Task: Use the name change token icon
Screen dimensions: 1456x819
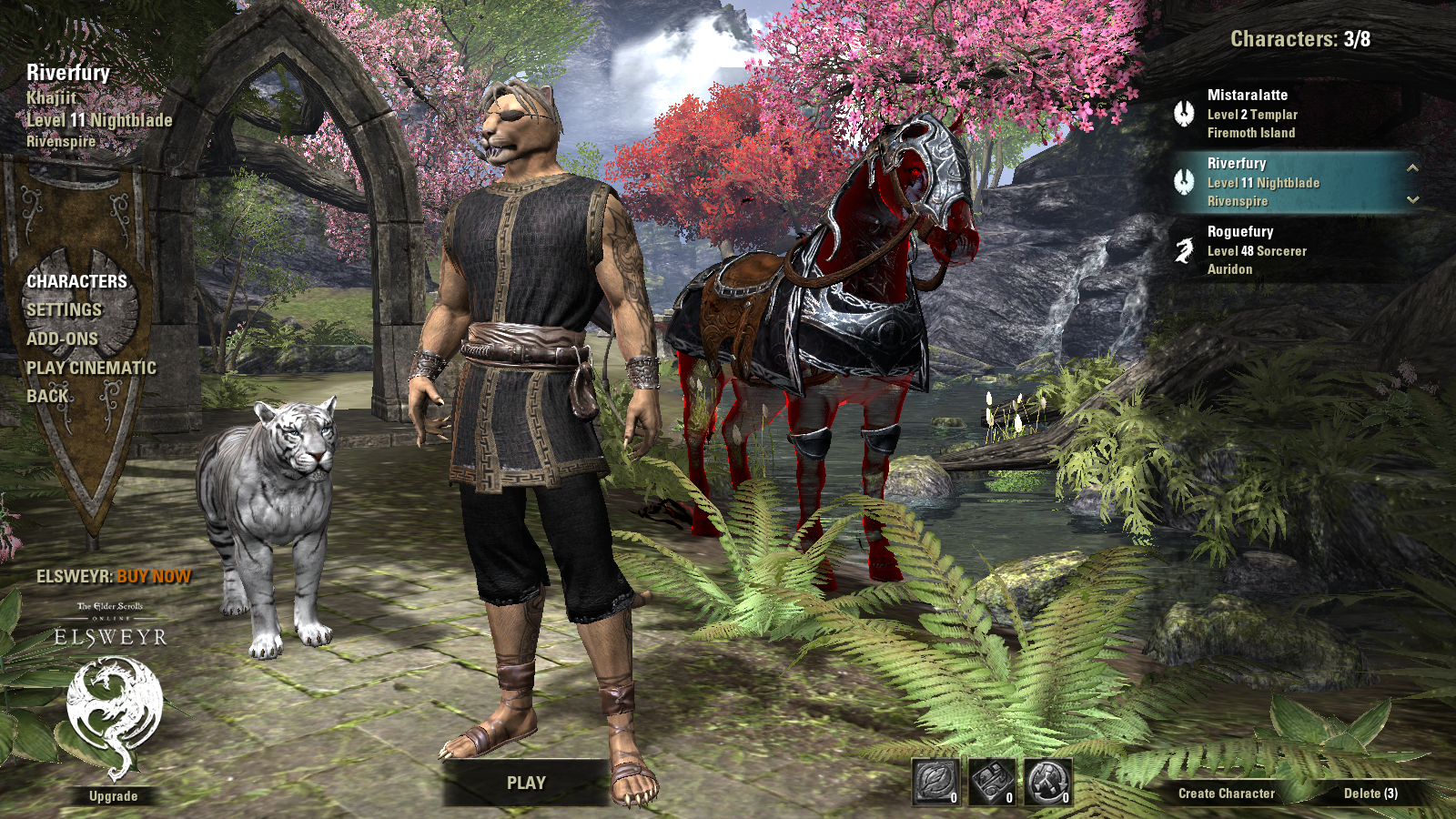Action: pos(935,783)
